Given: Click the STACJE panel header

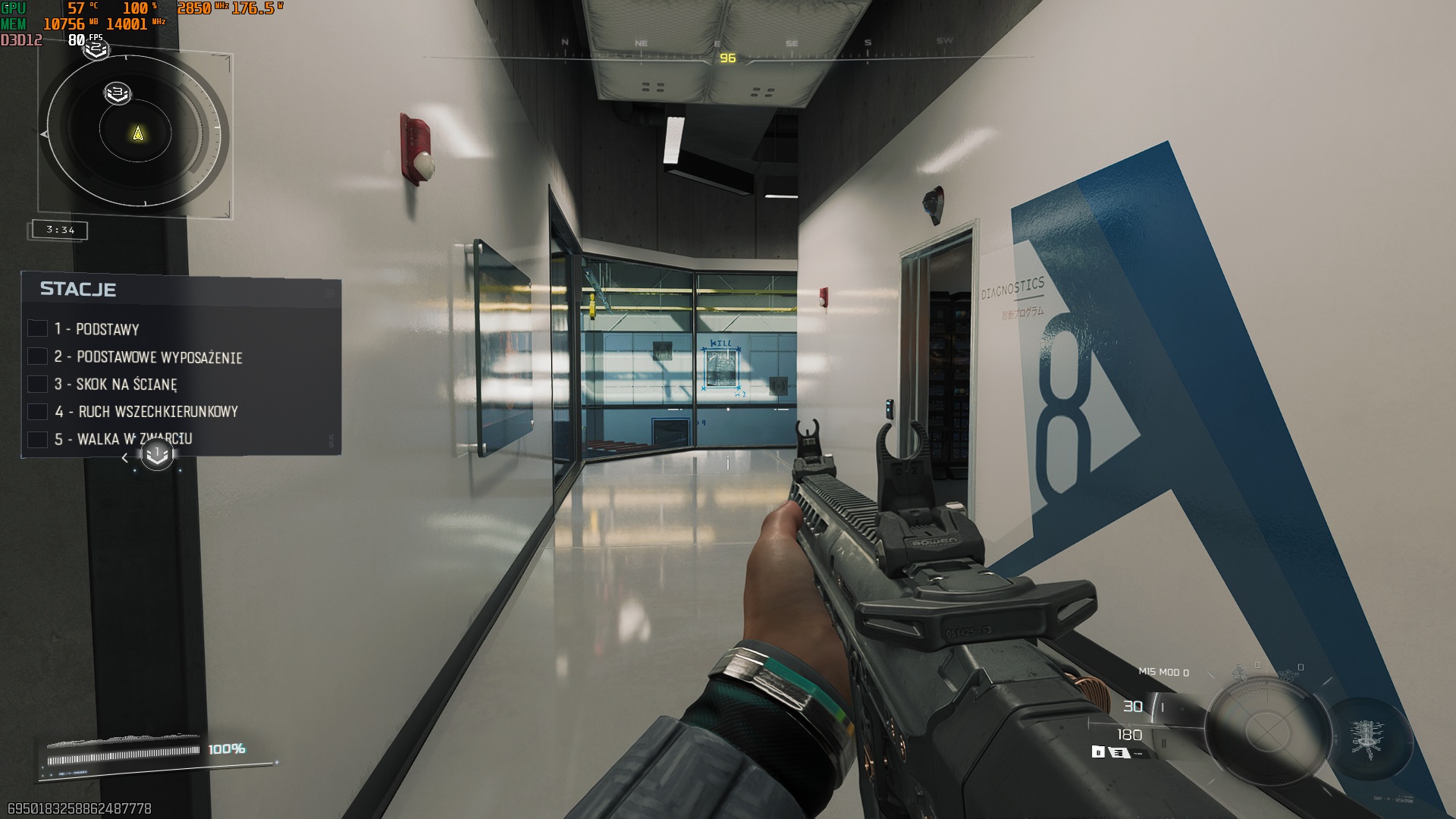Looking at the screenshot, I should tap(79, 289).
